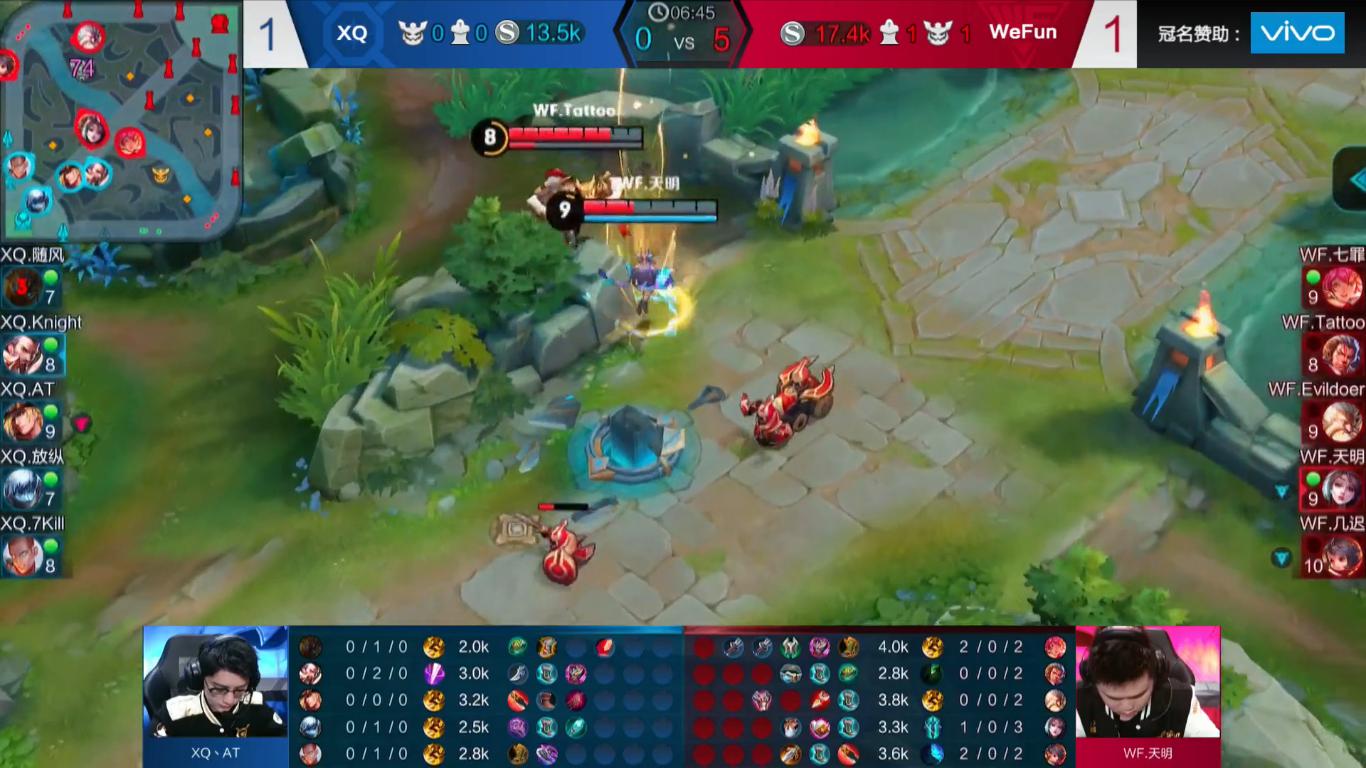Pick the XQ.放纵 hero portrait
This screenshot has height=768, width=1366.
[22, 489]
